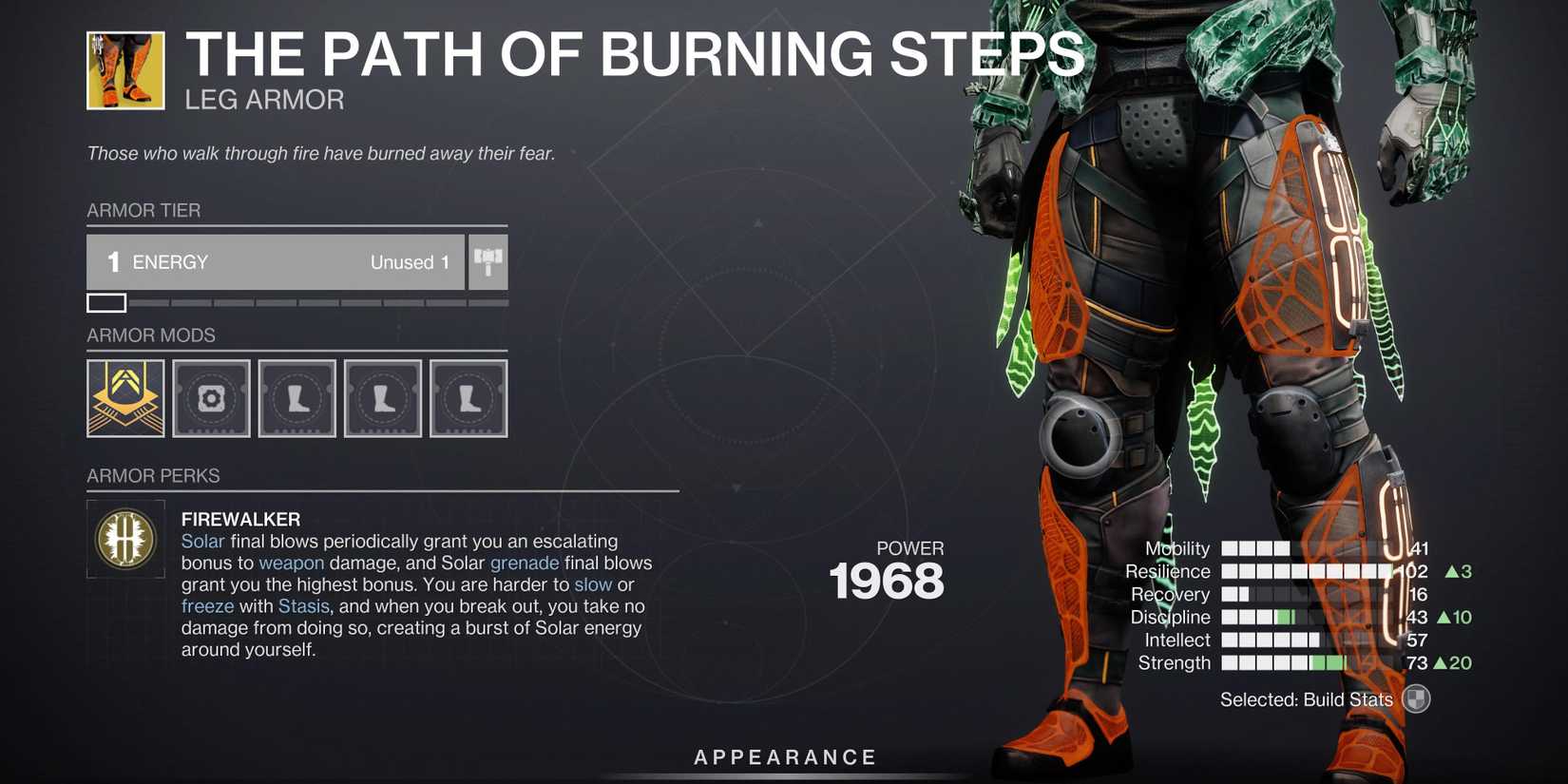The width and height of the screenshot is (1568, 784).
Task: Click the grenade keyword link
Action: pyautogui.click(x=524, y=563)
